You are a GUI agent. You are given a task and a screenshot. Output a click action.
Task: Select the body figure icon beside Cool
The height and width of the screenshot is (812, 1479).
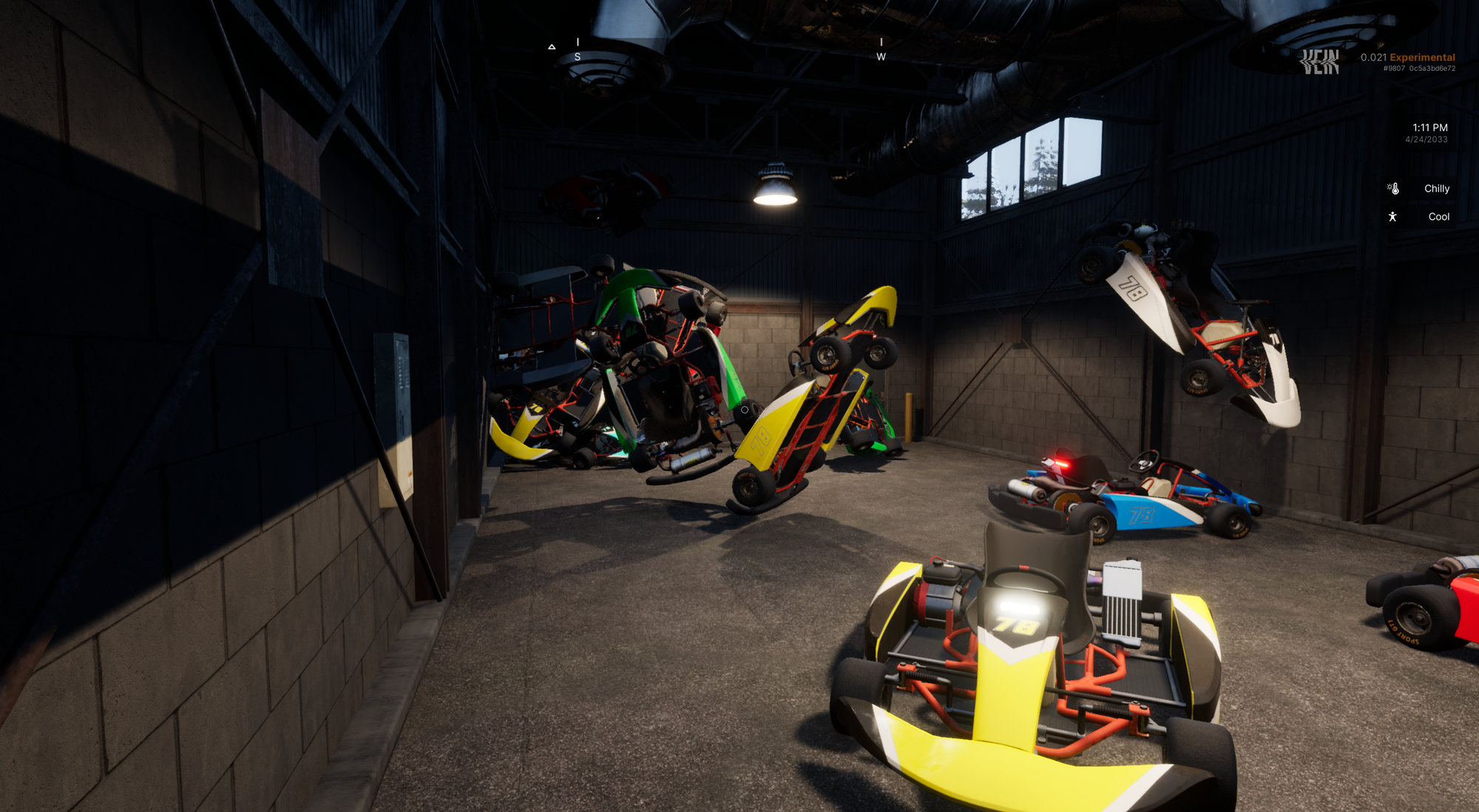[x=1392, y=217]
